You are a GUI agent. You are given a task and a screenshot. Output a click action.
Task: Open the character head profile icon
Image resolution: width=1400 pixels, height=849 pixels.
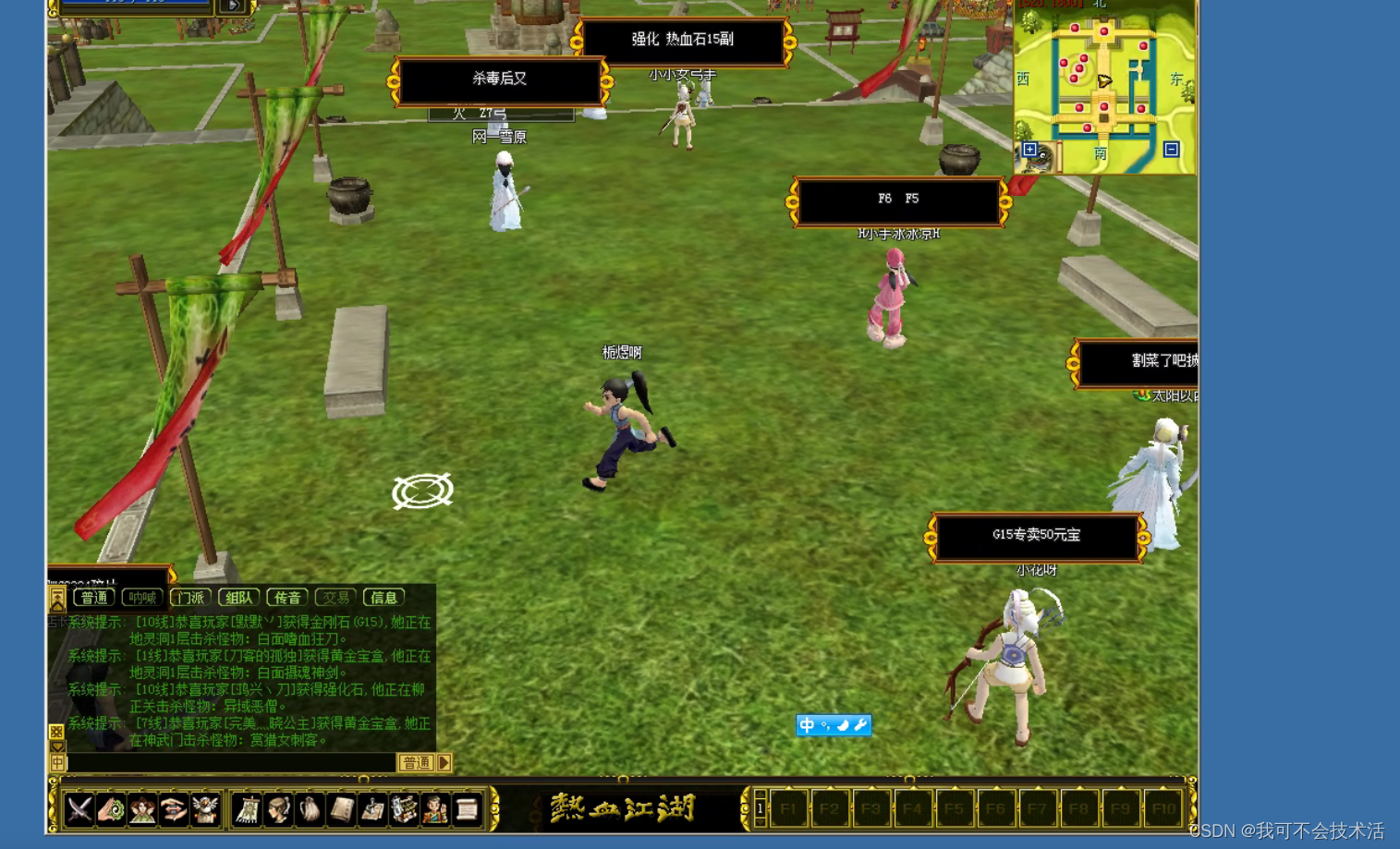[278, 810]
